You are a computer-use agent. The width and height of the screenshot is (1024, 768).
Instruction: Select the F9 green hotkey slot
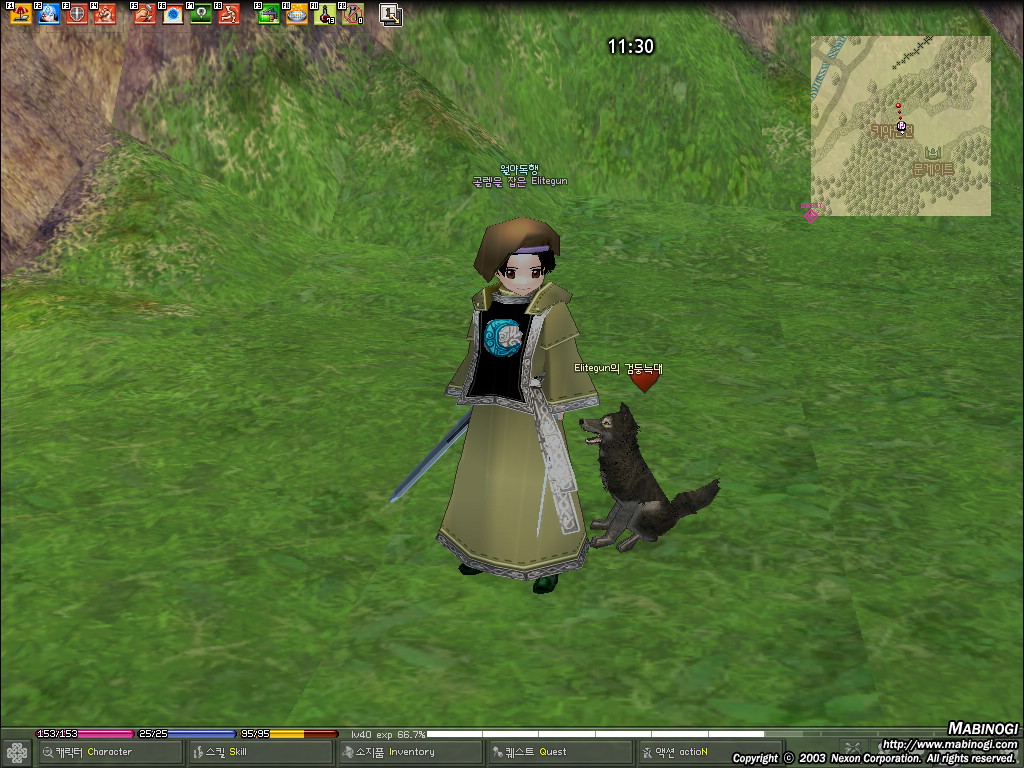click(268, 14)
